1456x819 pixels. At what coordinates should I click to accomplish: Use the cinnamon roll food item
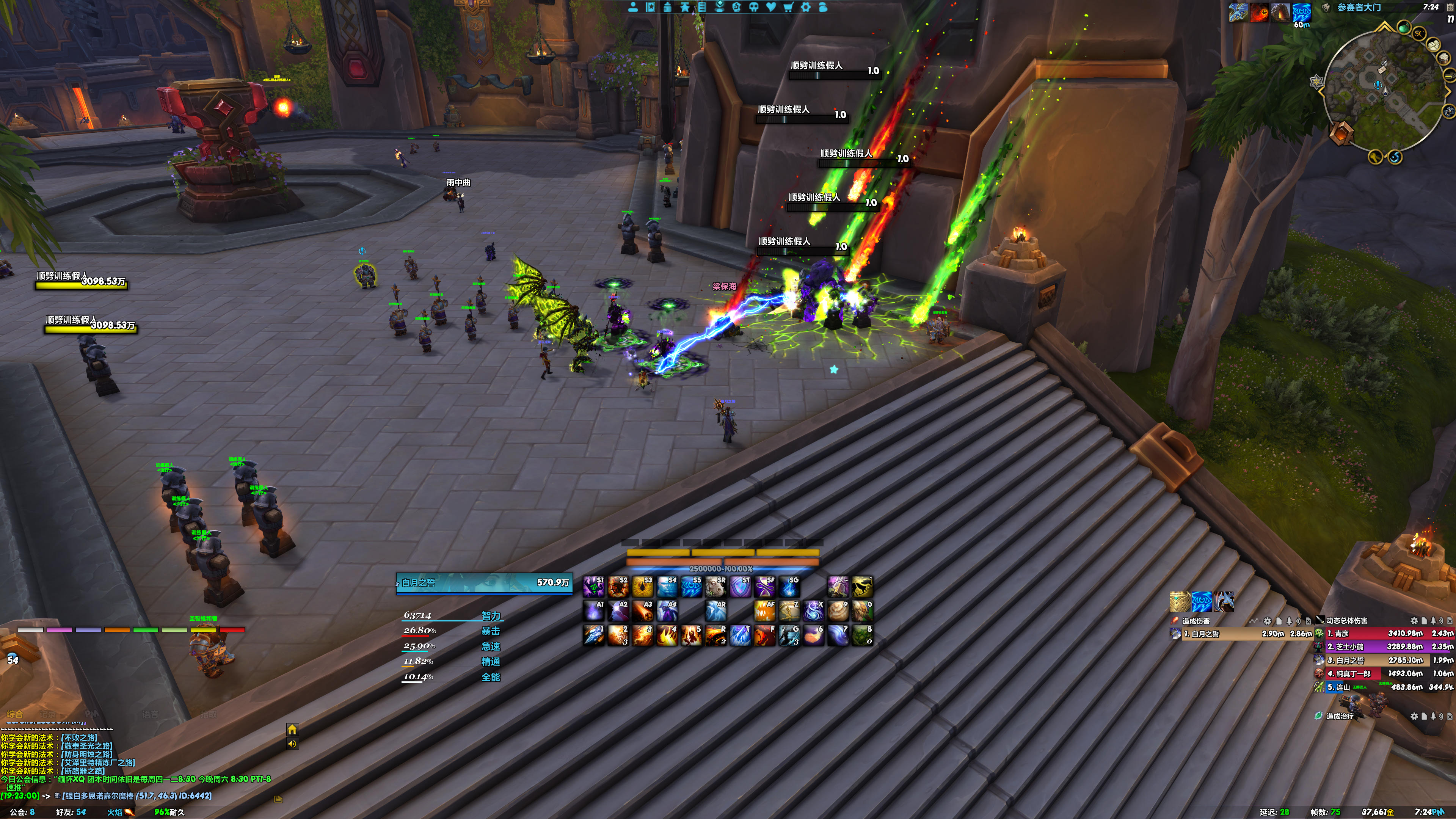pos(838,611)
